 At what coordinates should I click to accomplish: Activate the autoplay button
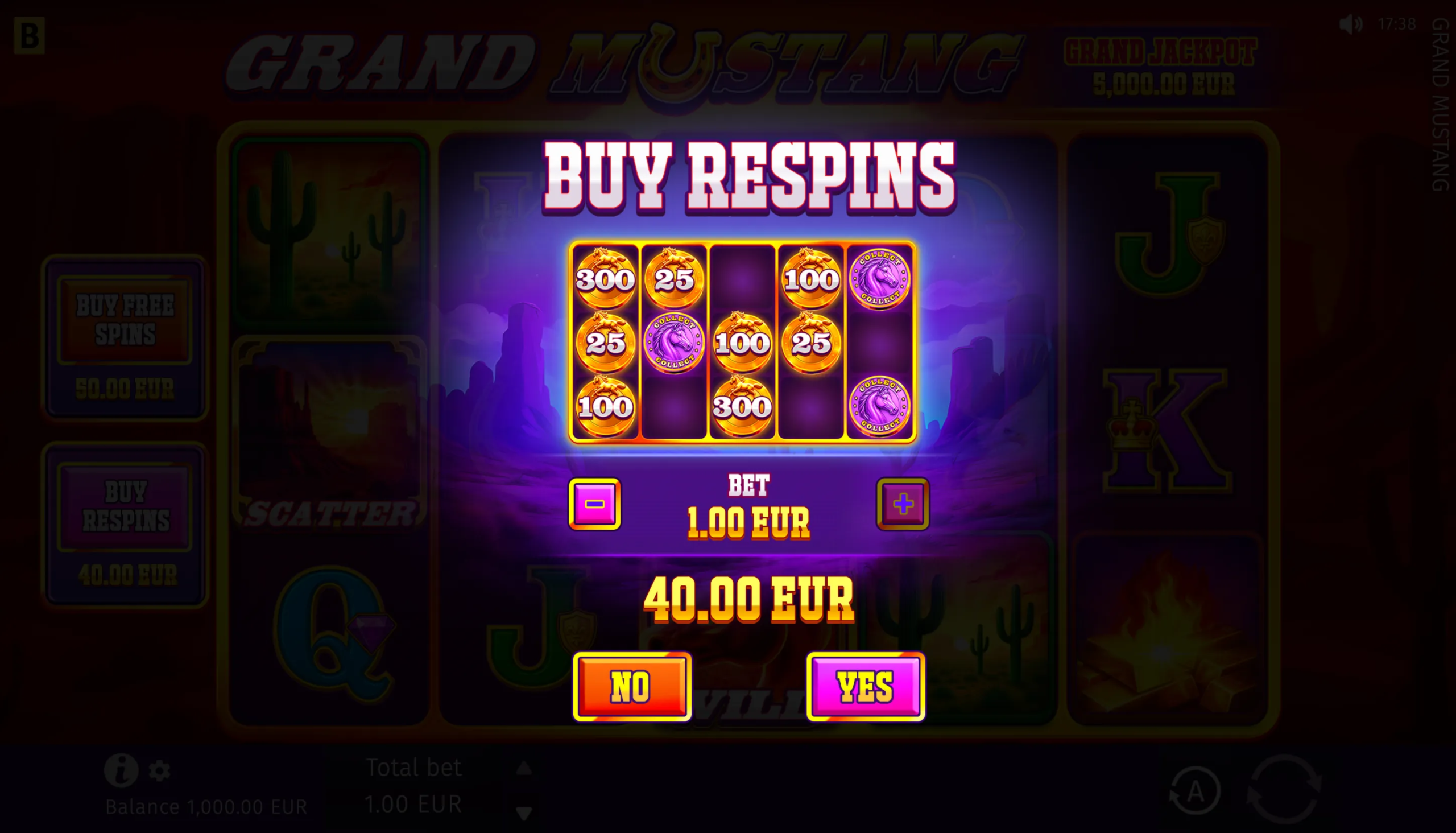[1194, 792]
